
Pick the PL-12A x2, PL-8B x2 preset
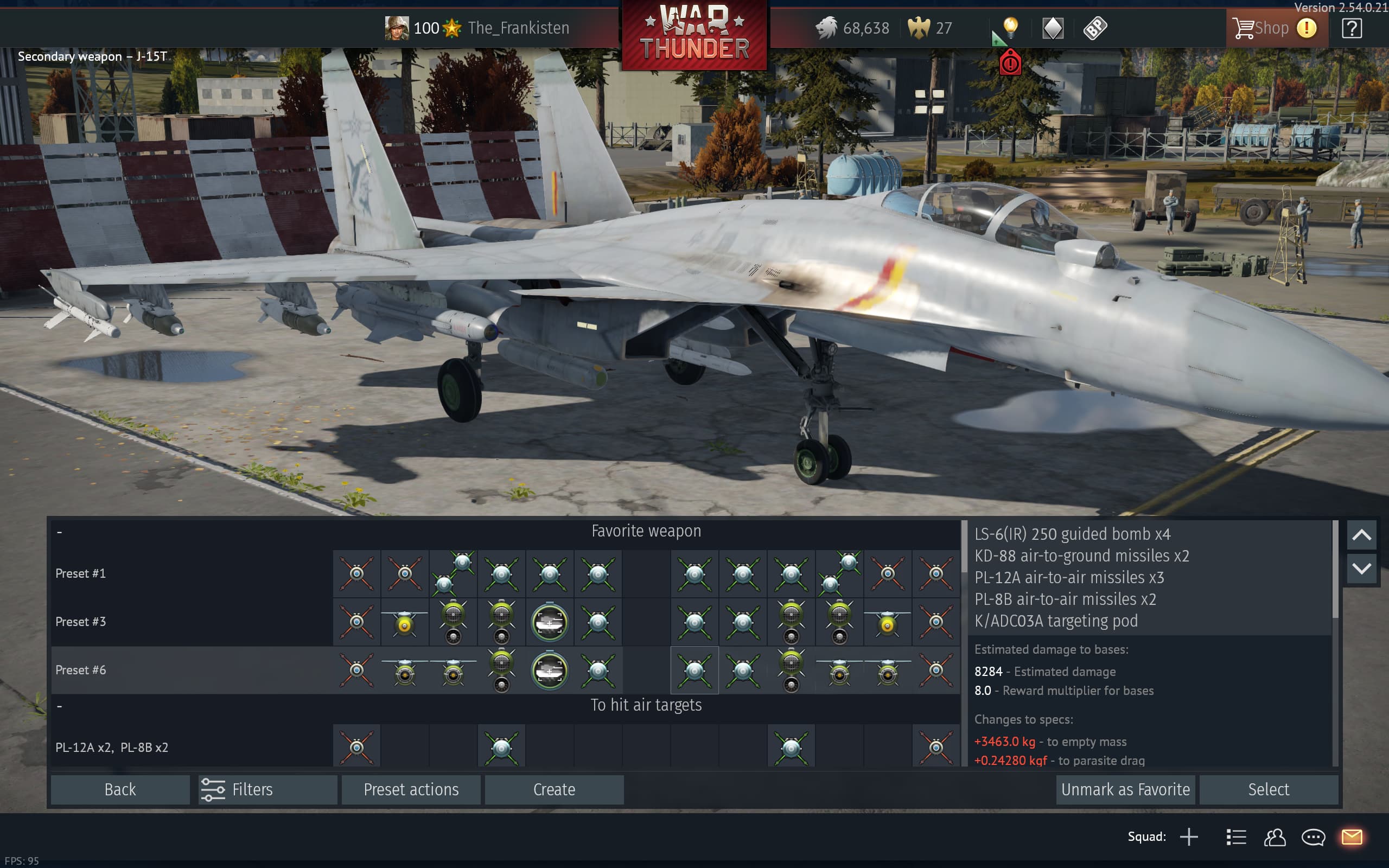pos(112,748)
